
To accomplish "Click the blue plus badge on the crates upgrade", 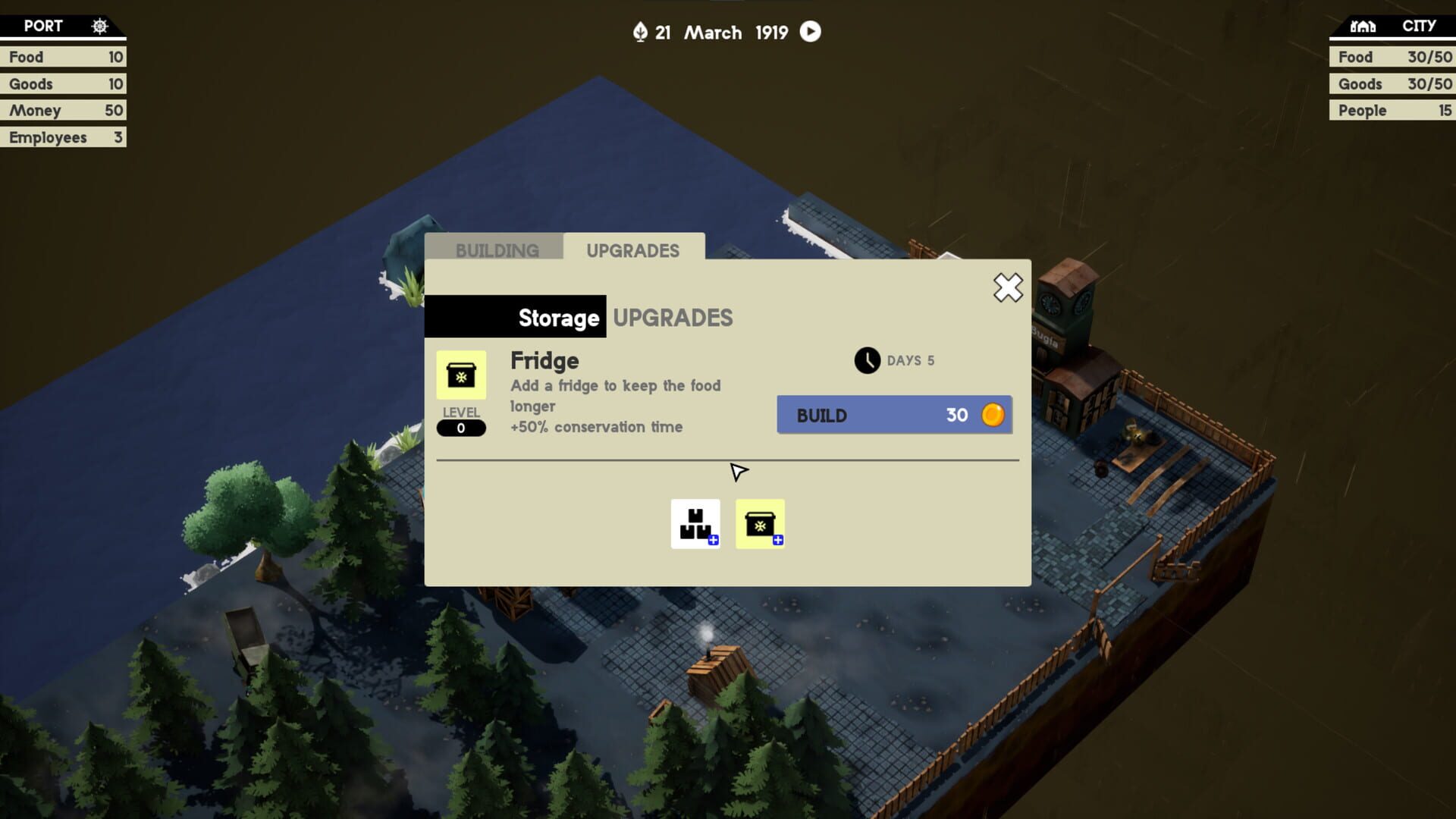I will [x=713, y=540].
